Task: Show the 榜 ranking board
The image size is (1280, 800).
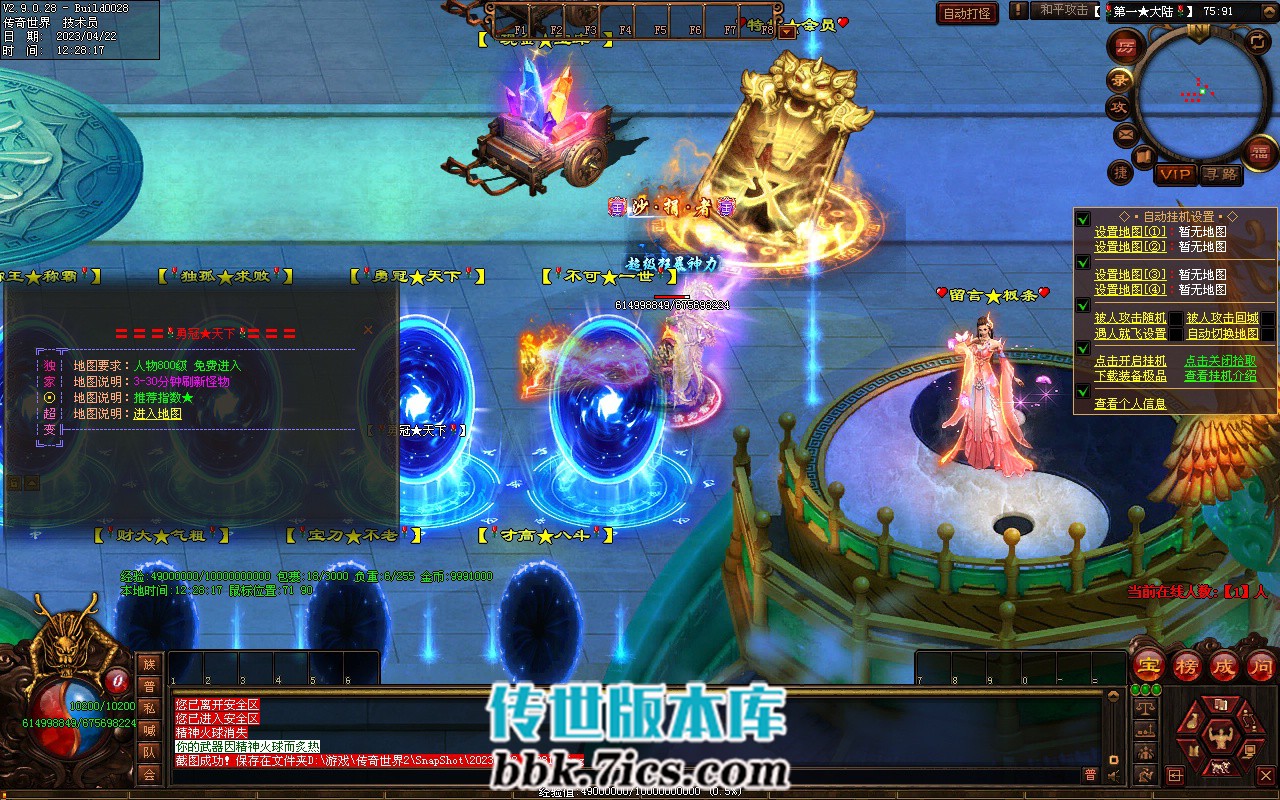Action: tap(1187, 664)
